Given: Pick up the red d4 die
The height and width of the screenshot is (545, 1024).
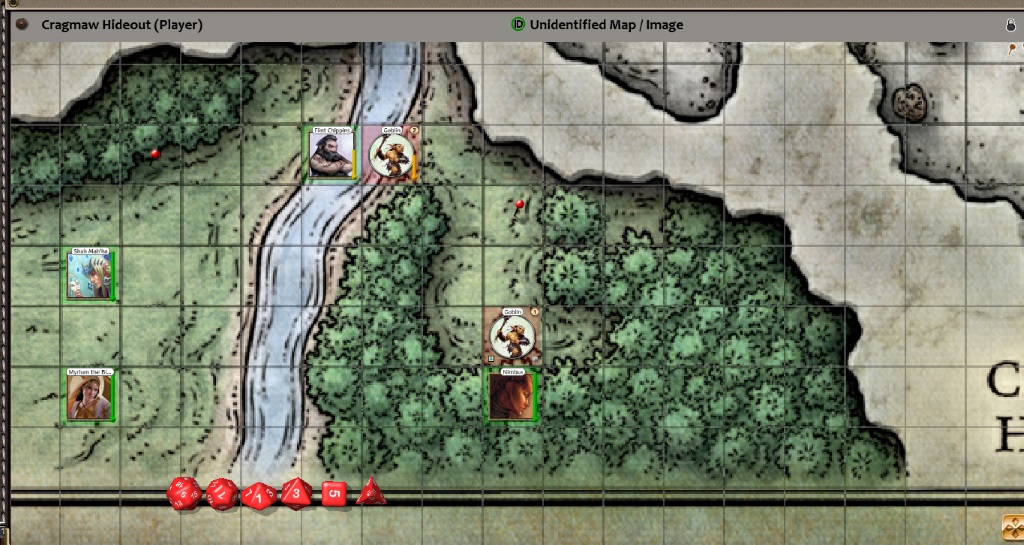Looking at the screenshot, I should 371,491.
